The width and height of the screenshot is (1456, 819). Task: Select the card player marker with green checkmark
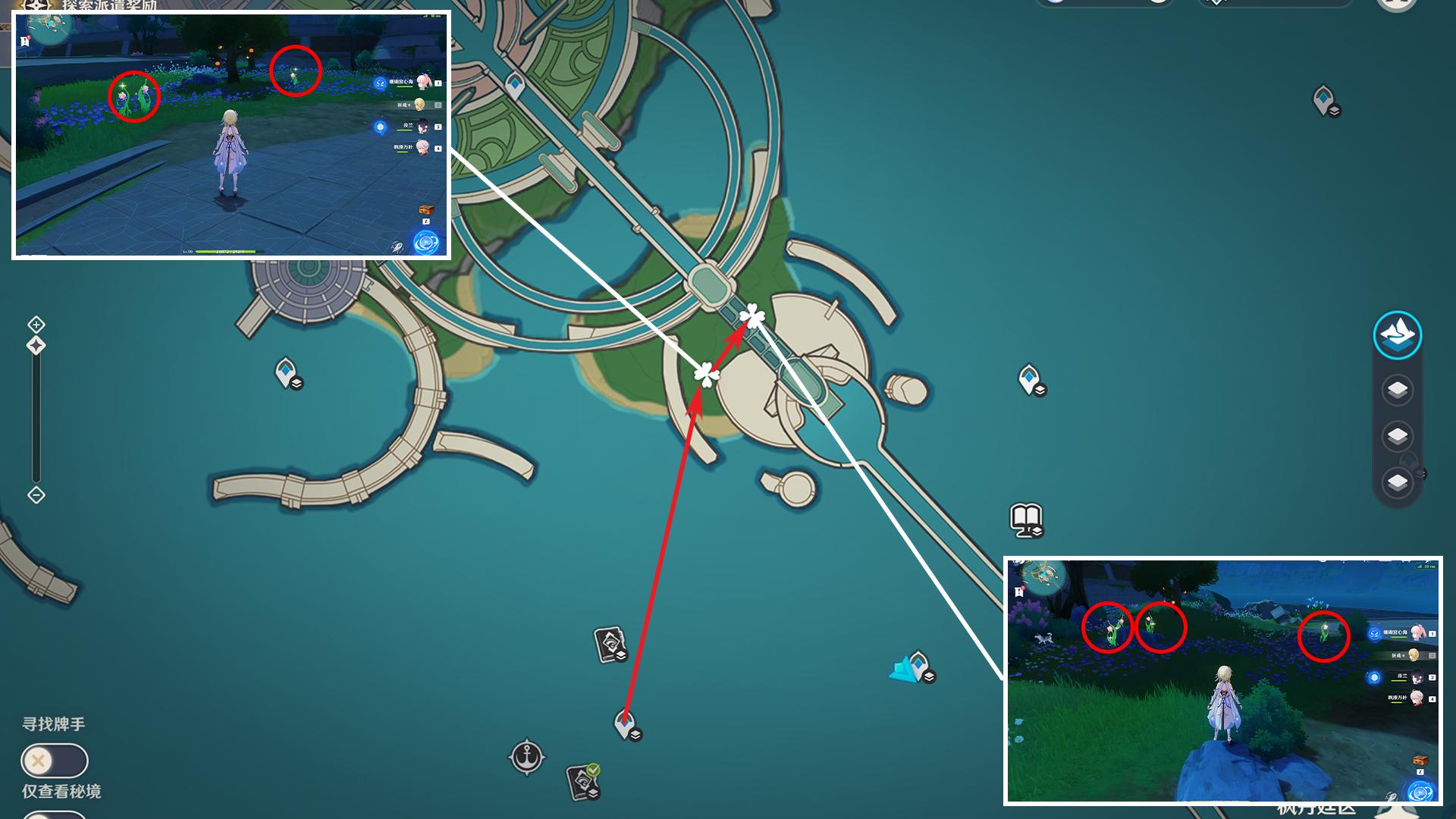pos(583,781)
